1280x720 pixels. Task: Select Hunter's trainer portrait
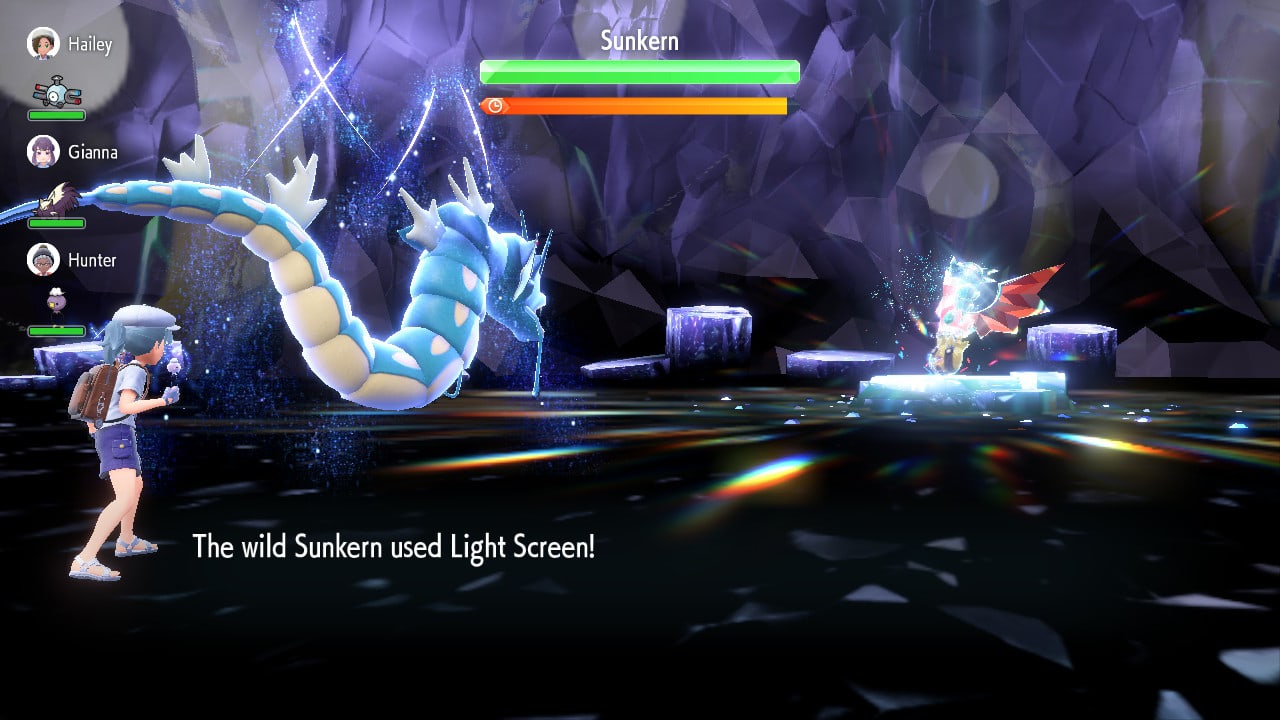(x=43, y=260)
